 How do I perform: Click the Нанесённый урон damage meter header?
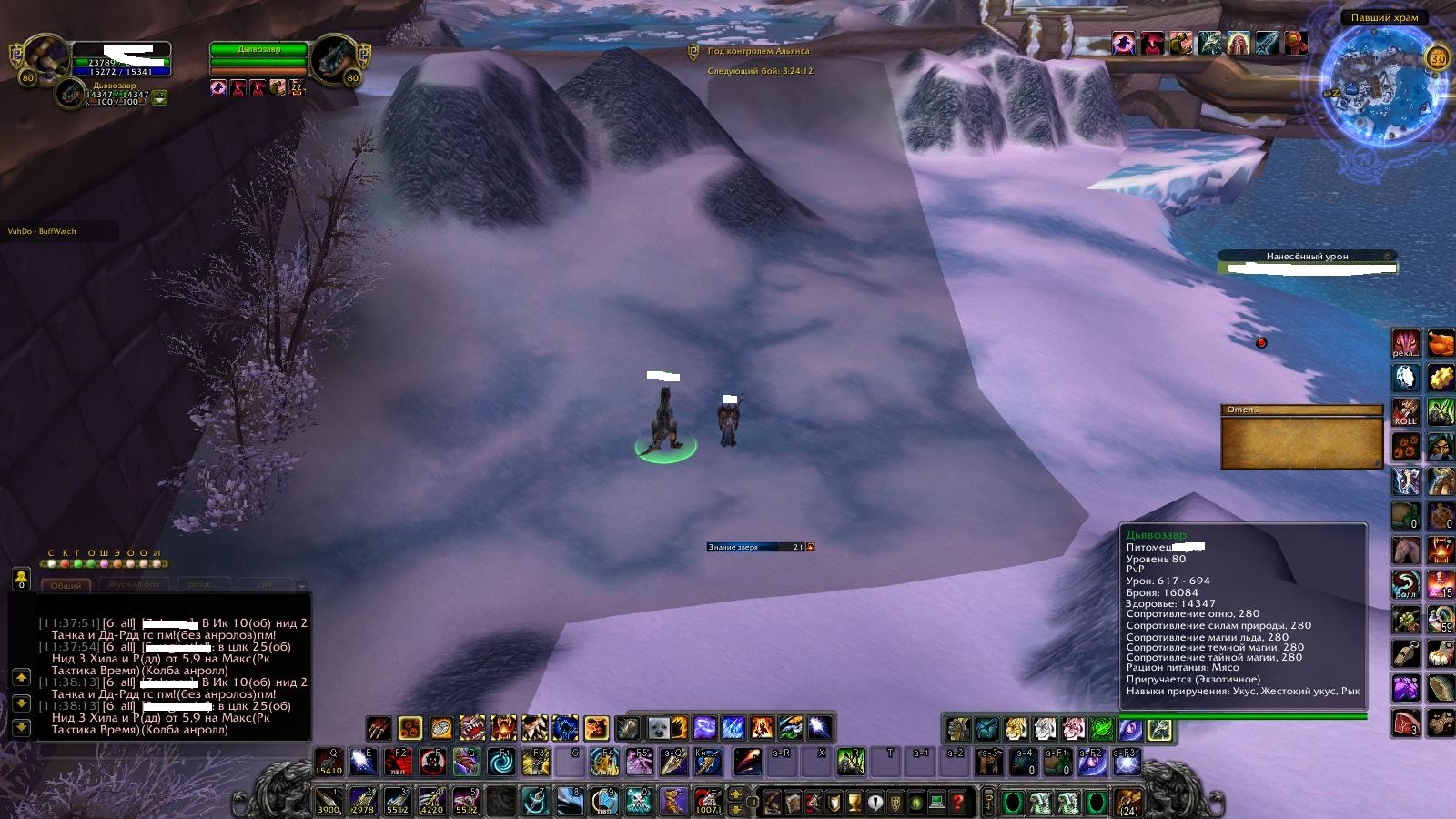[1306, 257]
